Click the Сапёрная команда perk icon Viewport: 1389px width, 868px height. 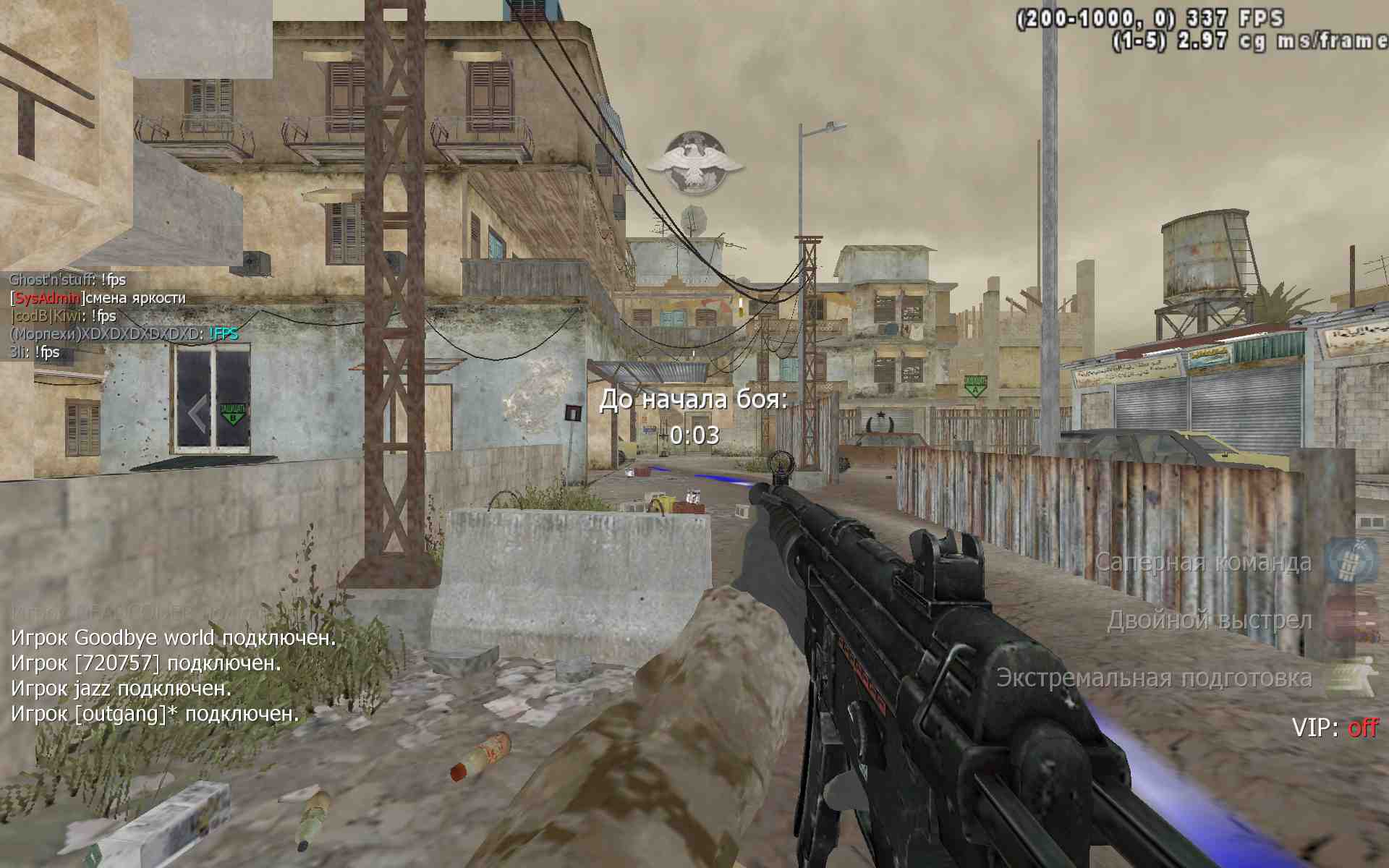tap(1349, 562)
